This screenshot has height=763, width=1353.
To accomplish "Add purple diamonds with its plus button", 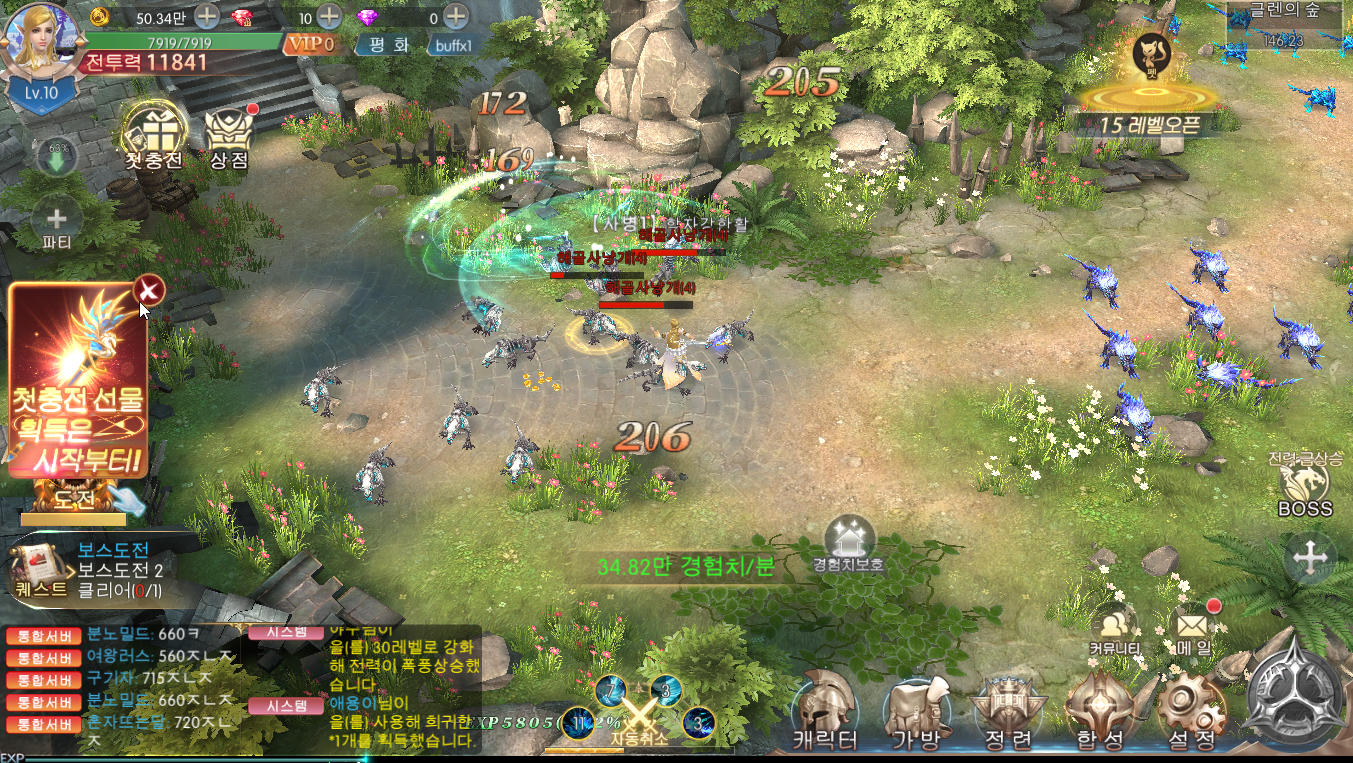I will (455, 16).
